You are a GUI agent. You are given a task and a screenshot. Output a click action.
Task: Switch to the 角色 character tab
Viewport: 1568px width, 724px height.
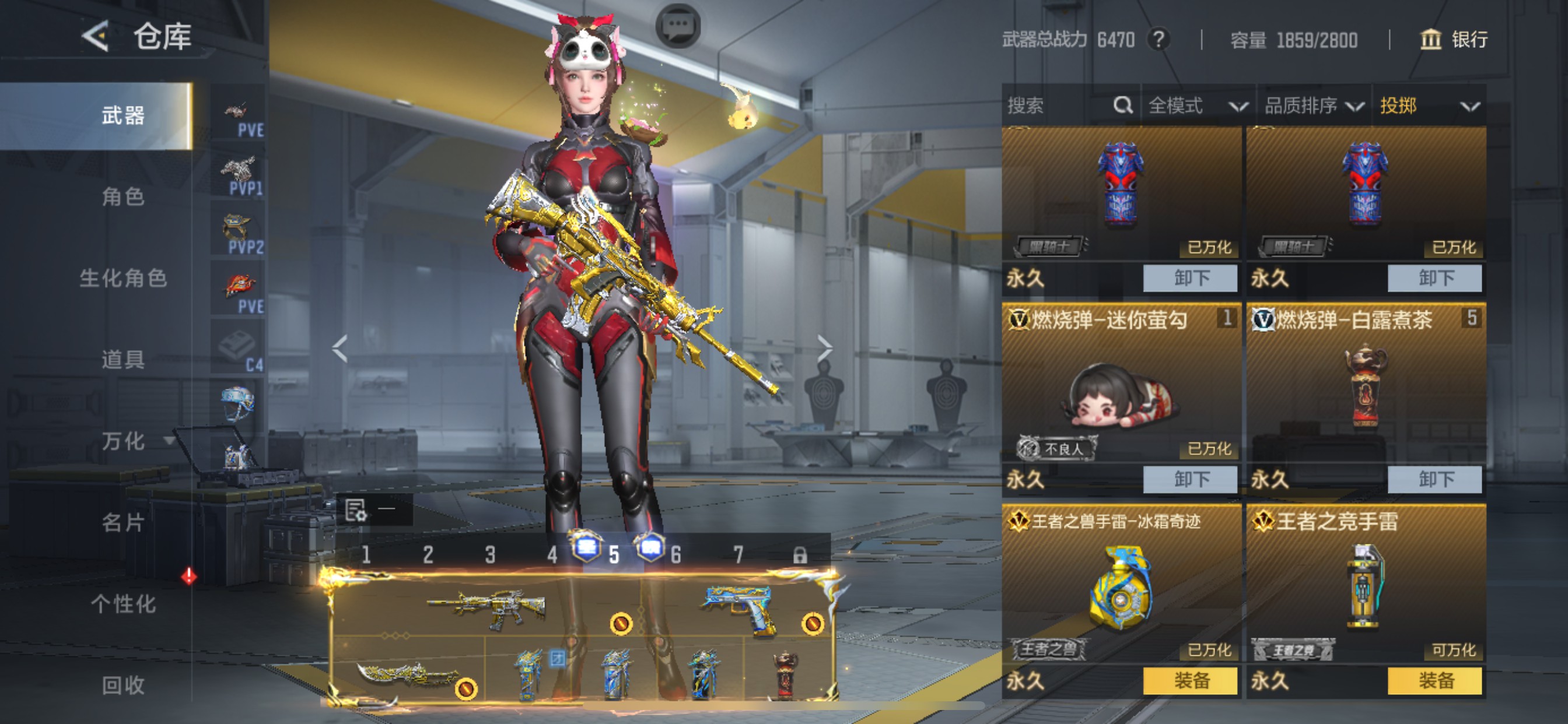pyautogui.click(x=123, y=196)
